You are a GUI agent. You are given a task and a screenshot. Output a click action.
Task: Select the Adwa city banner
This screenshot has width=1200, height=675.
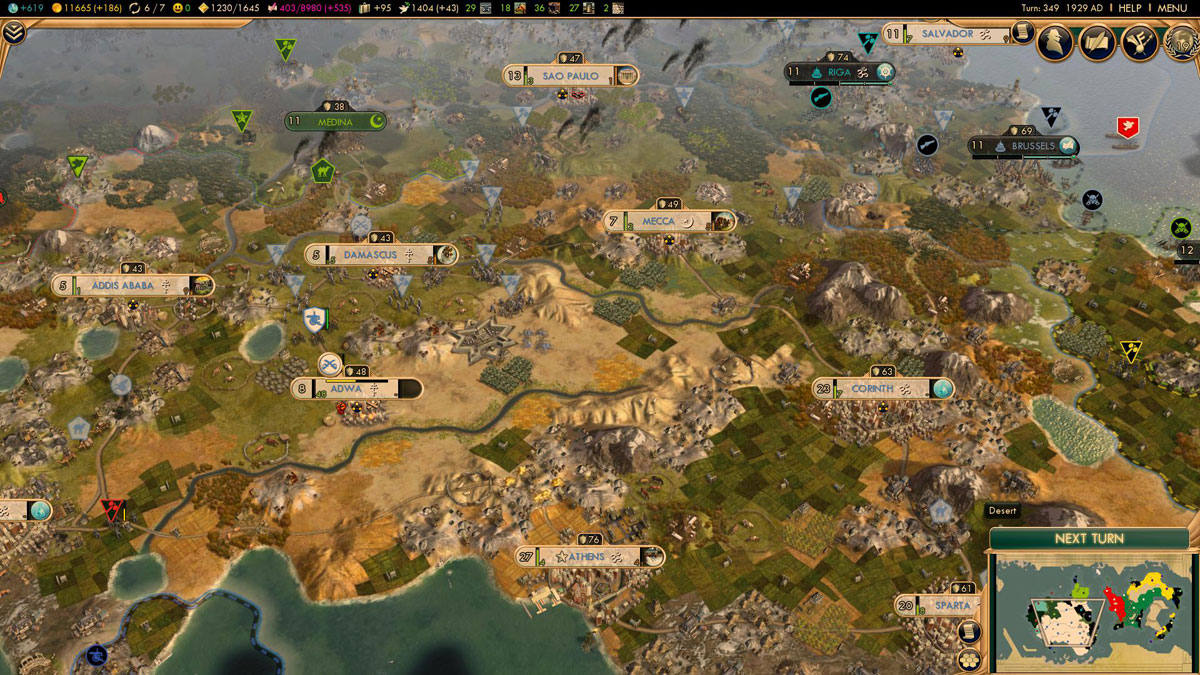356,389
